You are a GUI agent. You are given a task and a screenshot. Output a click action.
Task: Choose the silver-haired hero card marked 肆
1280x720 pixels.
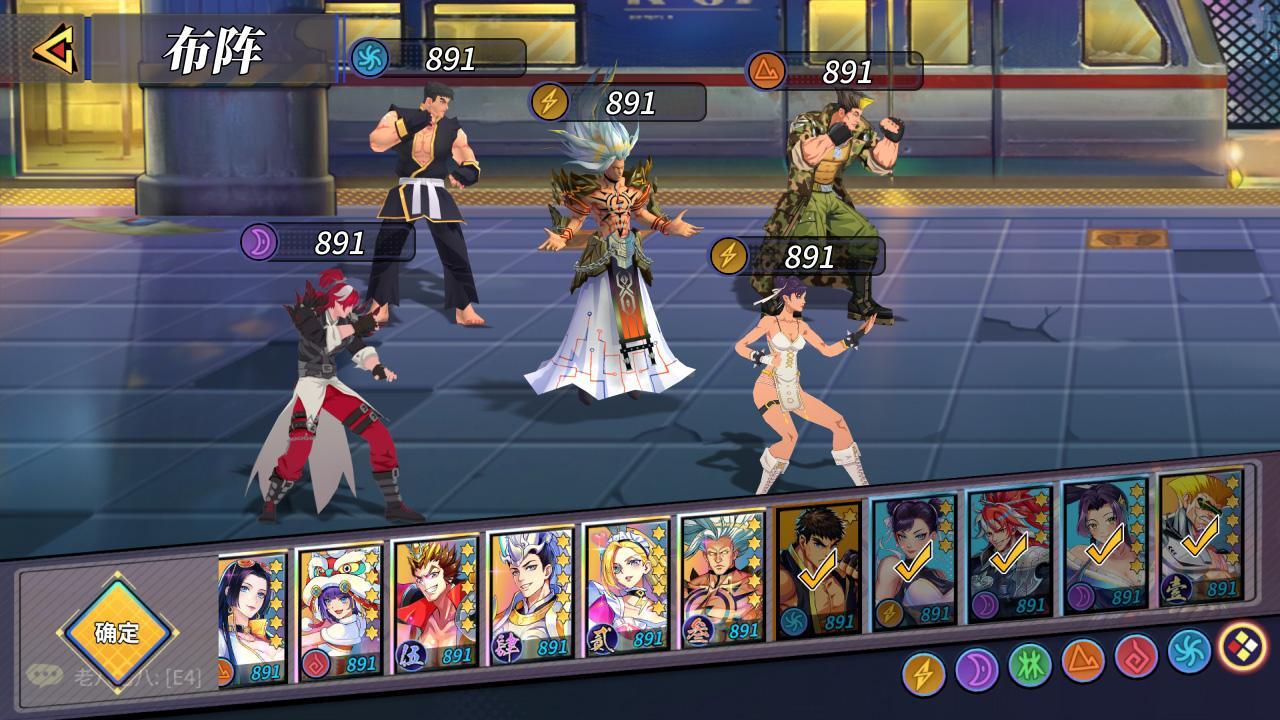pyautogui.click(x=531, y=597)
